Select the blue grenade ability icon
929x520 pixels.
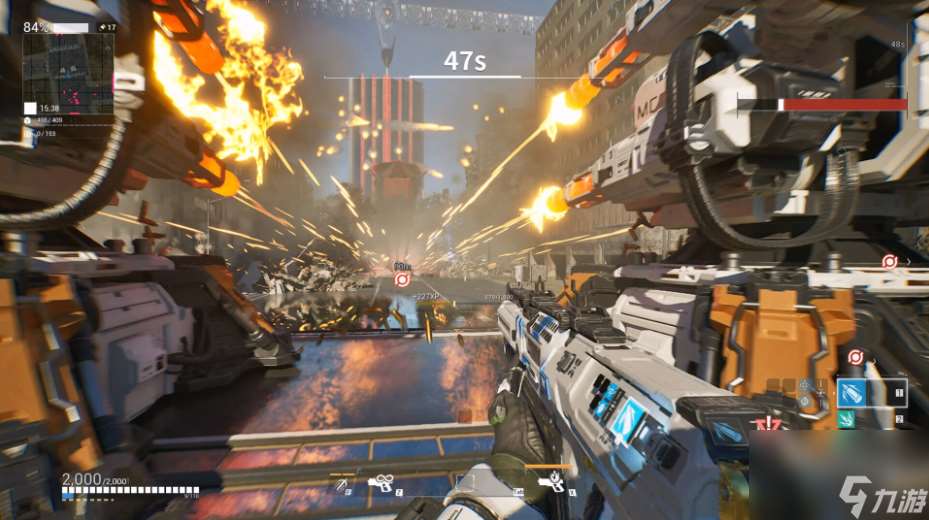point(851,392)
